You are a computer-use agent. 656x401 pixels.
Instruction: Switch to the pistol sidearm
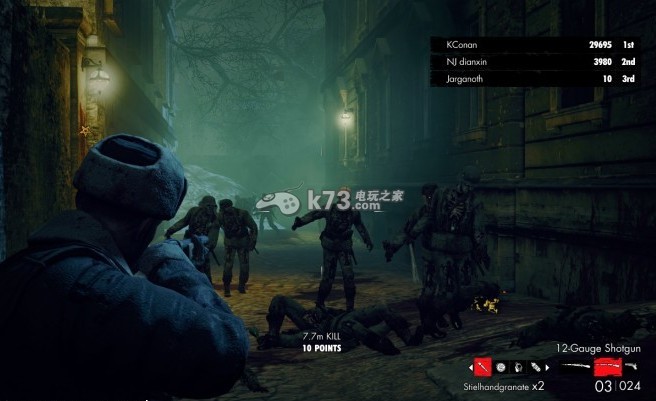pos(632,367)
